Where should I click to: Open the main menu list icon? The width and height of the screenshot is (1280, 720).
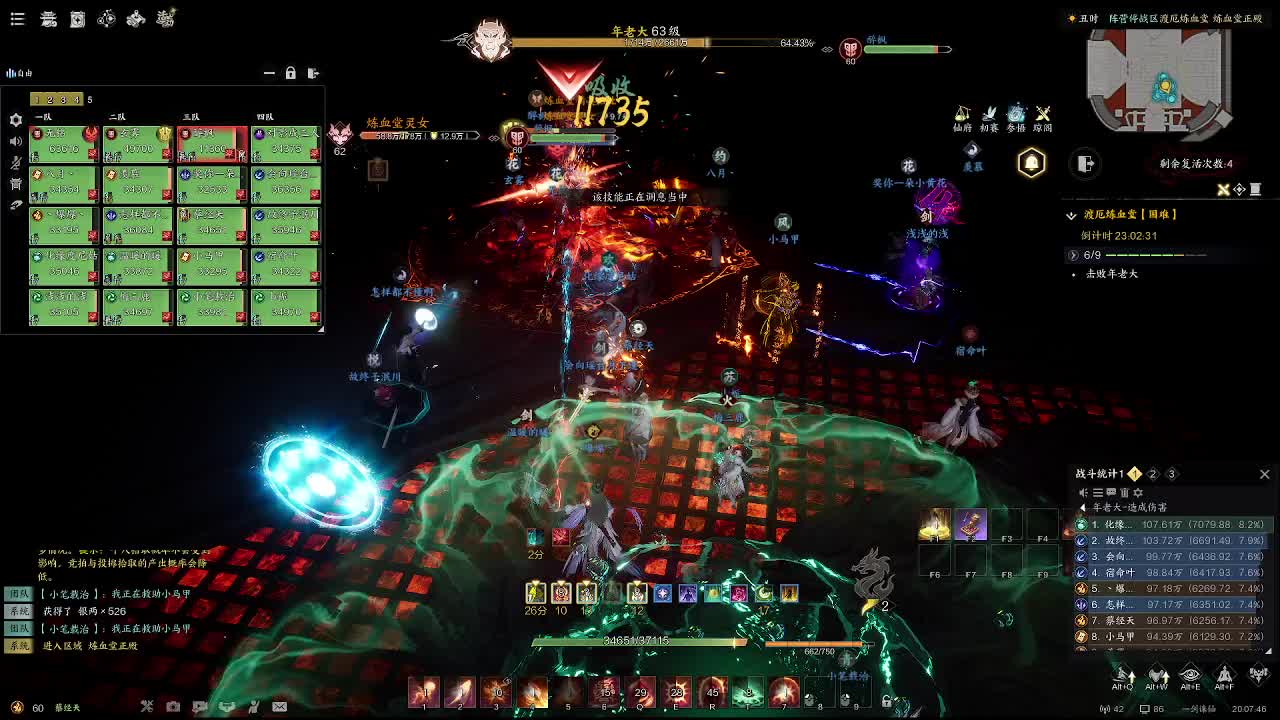(x=17, y=19)
